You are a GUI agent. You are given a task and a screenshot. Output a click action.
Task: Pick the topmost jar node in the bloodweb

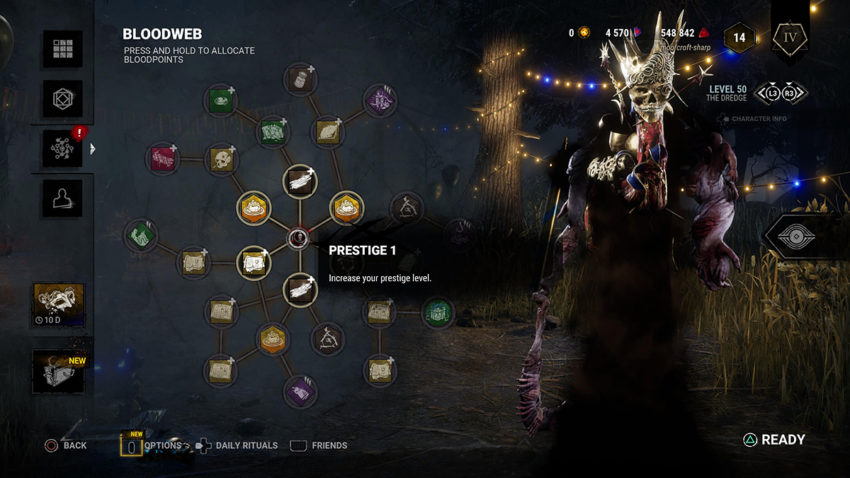300,80
